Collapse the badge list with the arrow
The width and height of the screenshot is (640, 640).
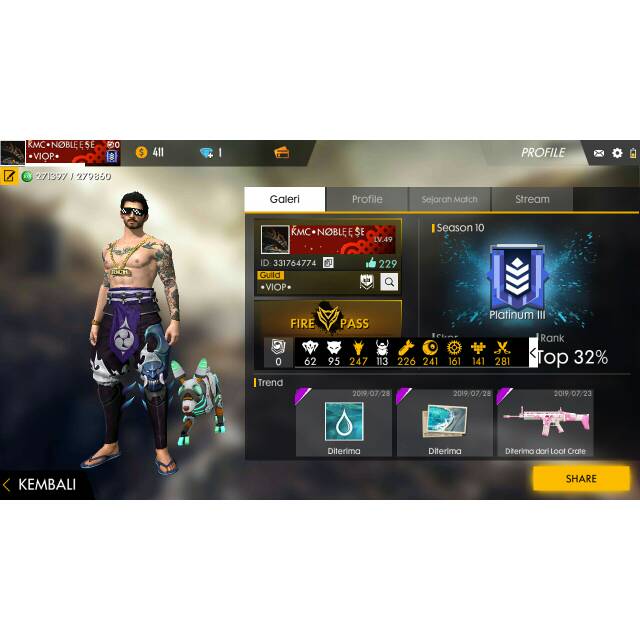[533, 352]
